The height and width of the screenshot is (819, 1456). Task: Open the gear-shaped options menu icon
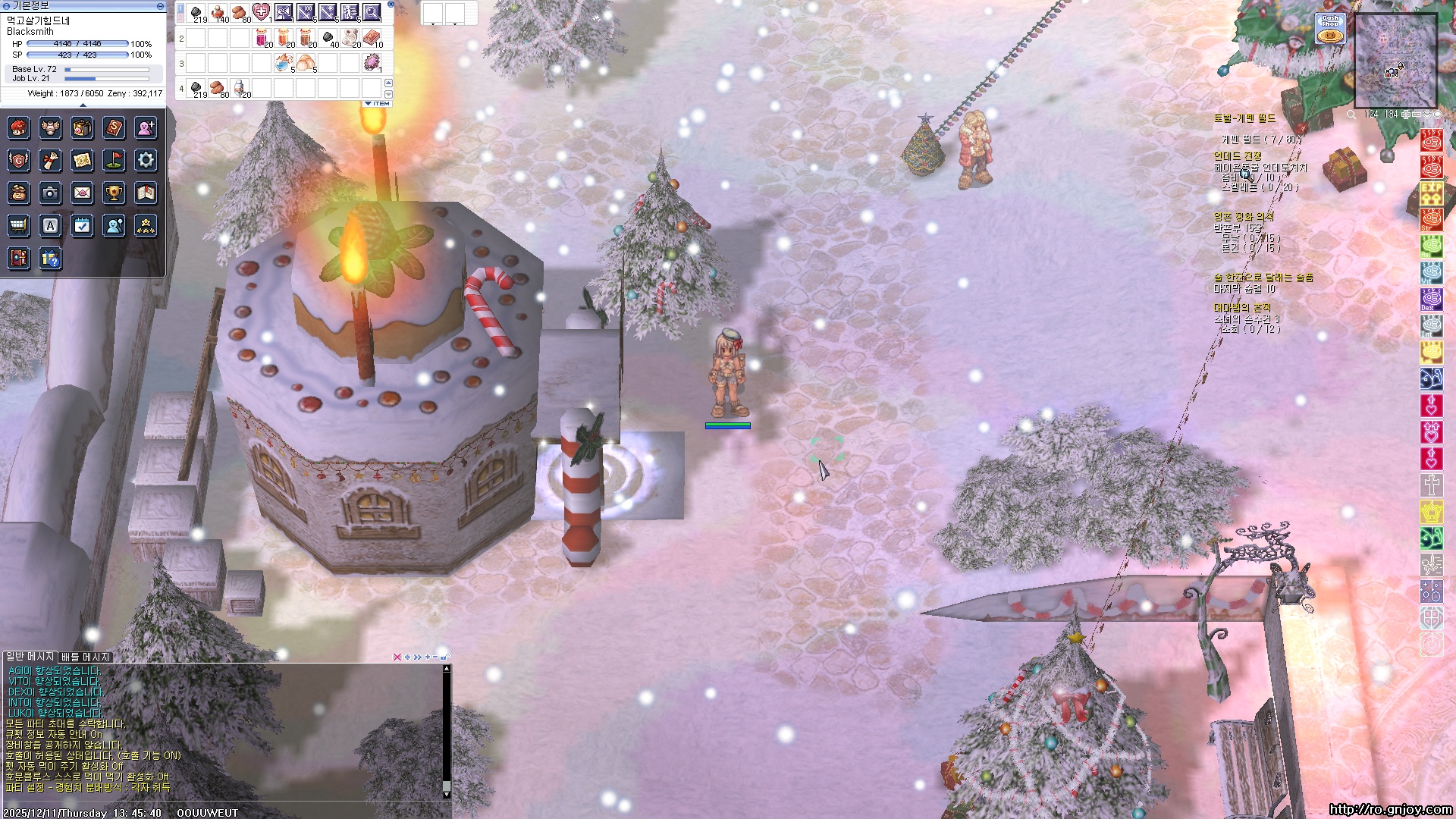[146, 160]
